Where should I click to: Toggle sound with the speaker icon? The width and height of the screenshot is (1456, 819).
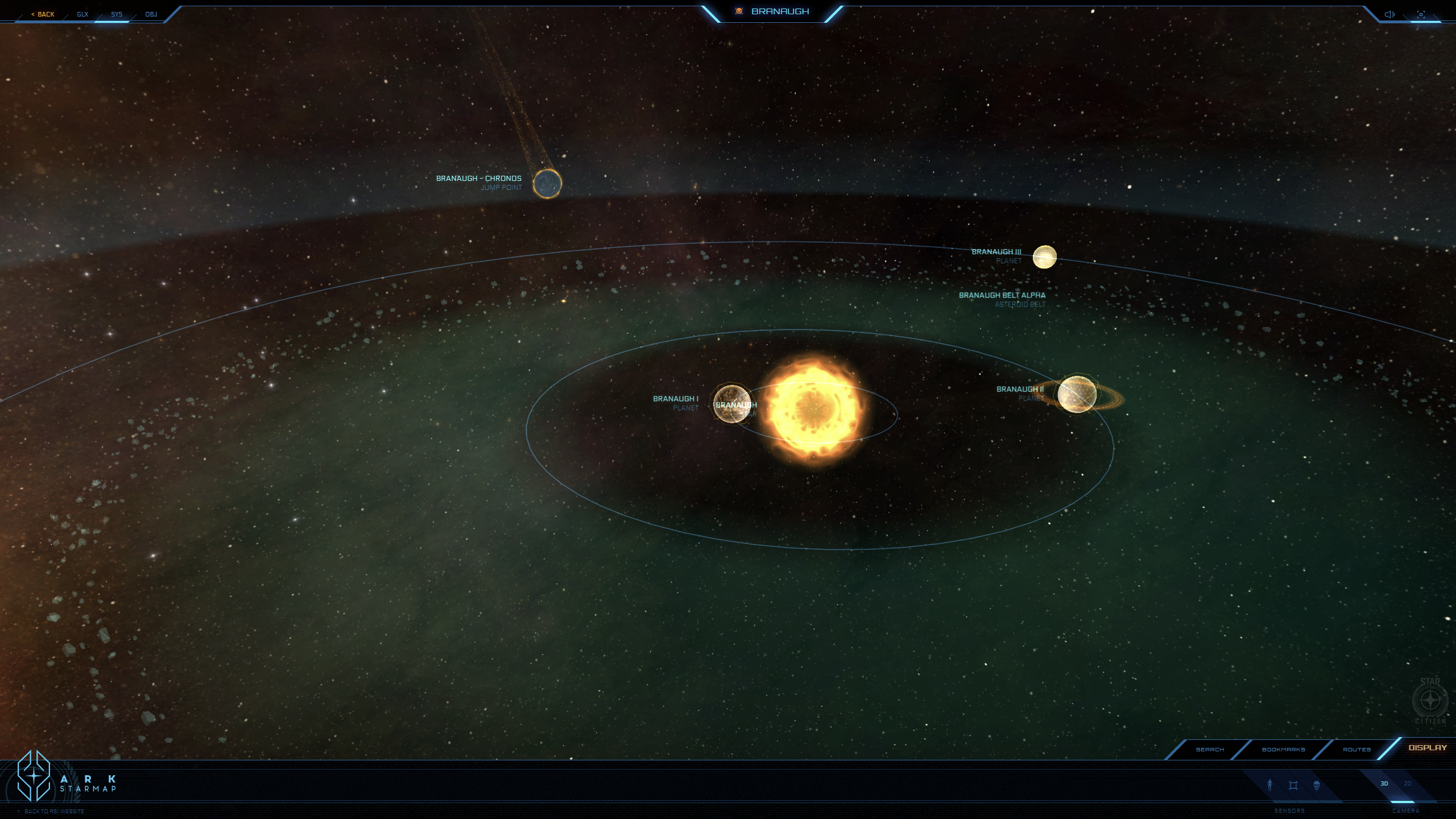[x=1389, y=14]
